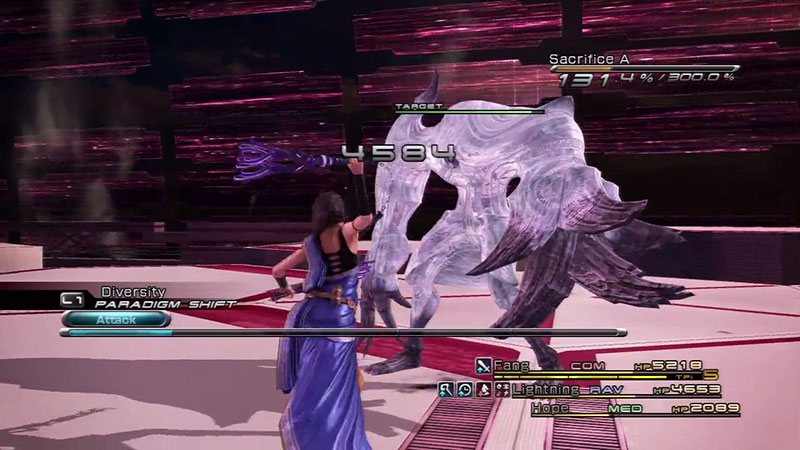
Task: Select the red status icon beside Lightning
Action: point(481,388)
